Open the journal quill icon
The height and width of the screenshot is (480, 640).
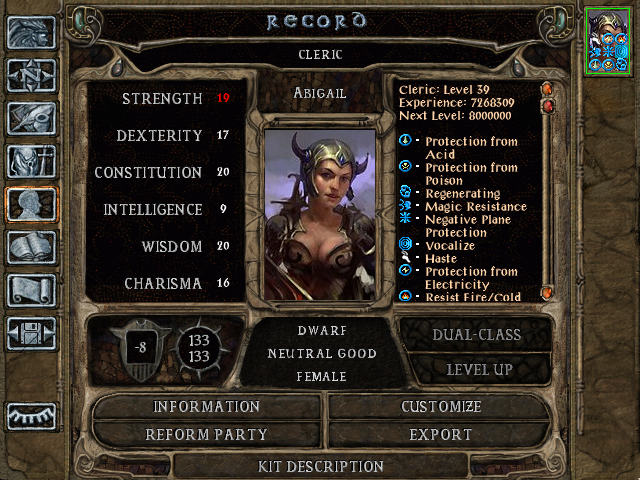click(30, 118)
